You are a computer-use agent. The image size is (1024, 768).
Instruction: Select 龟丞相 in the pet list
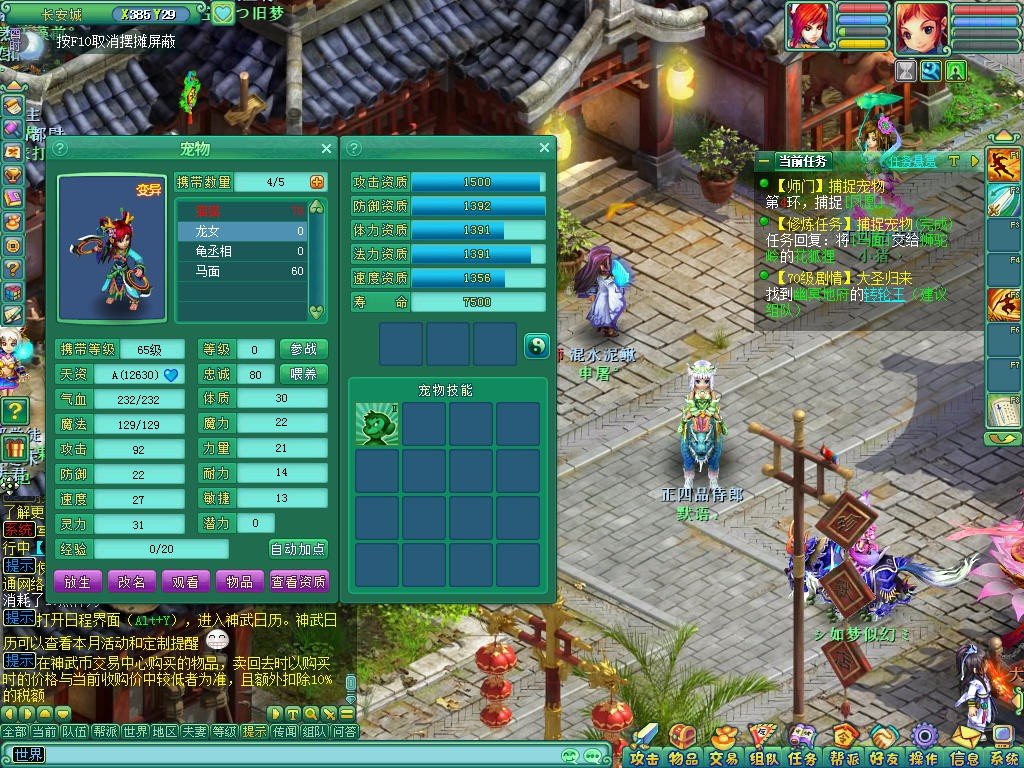point(241,251)
